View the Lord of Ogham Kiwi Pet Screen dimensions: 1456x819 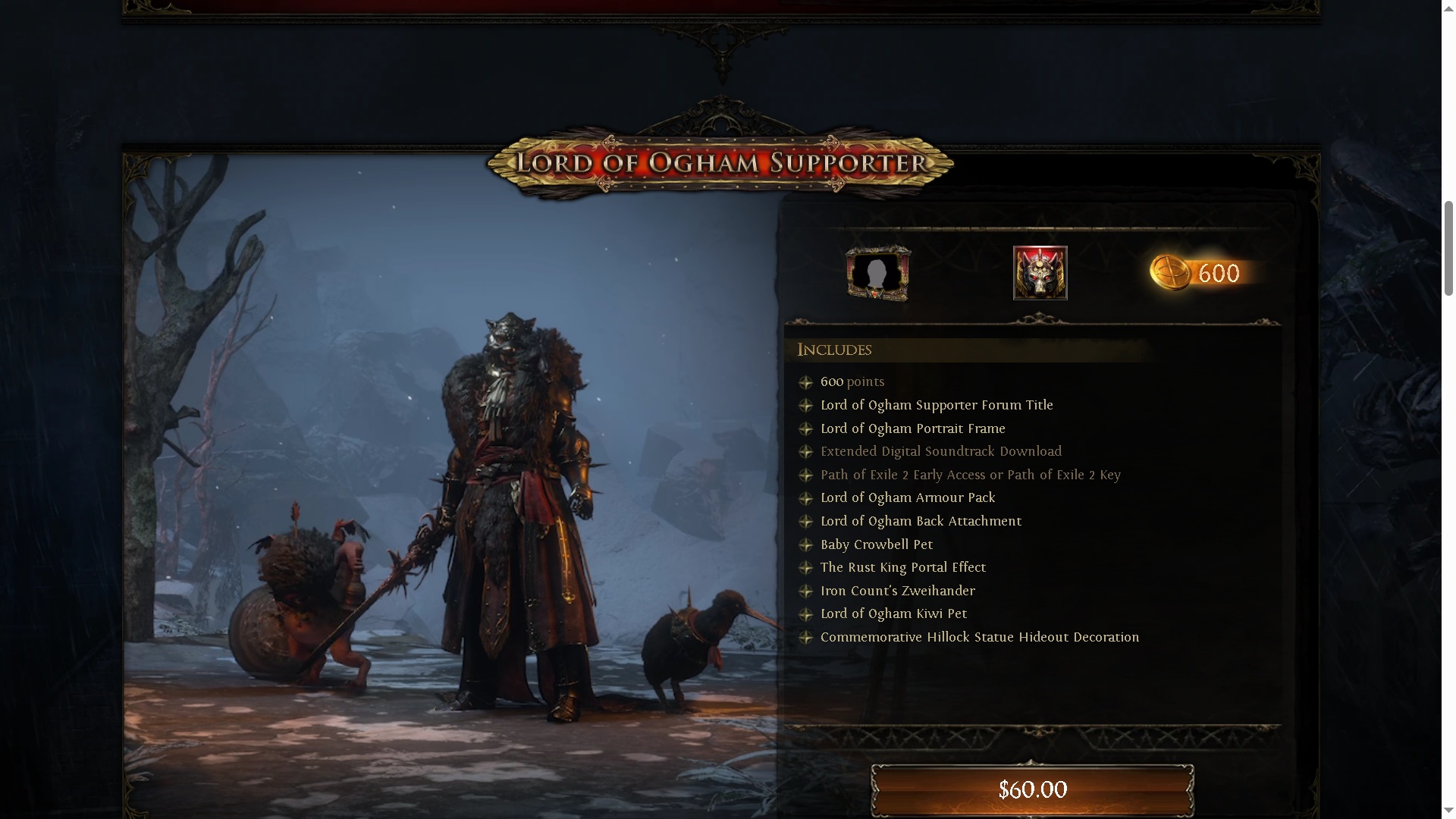coord(893,614)
